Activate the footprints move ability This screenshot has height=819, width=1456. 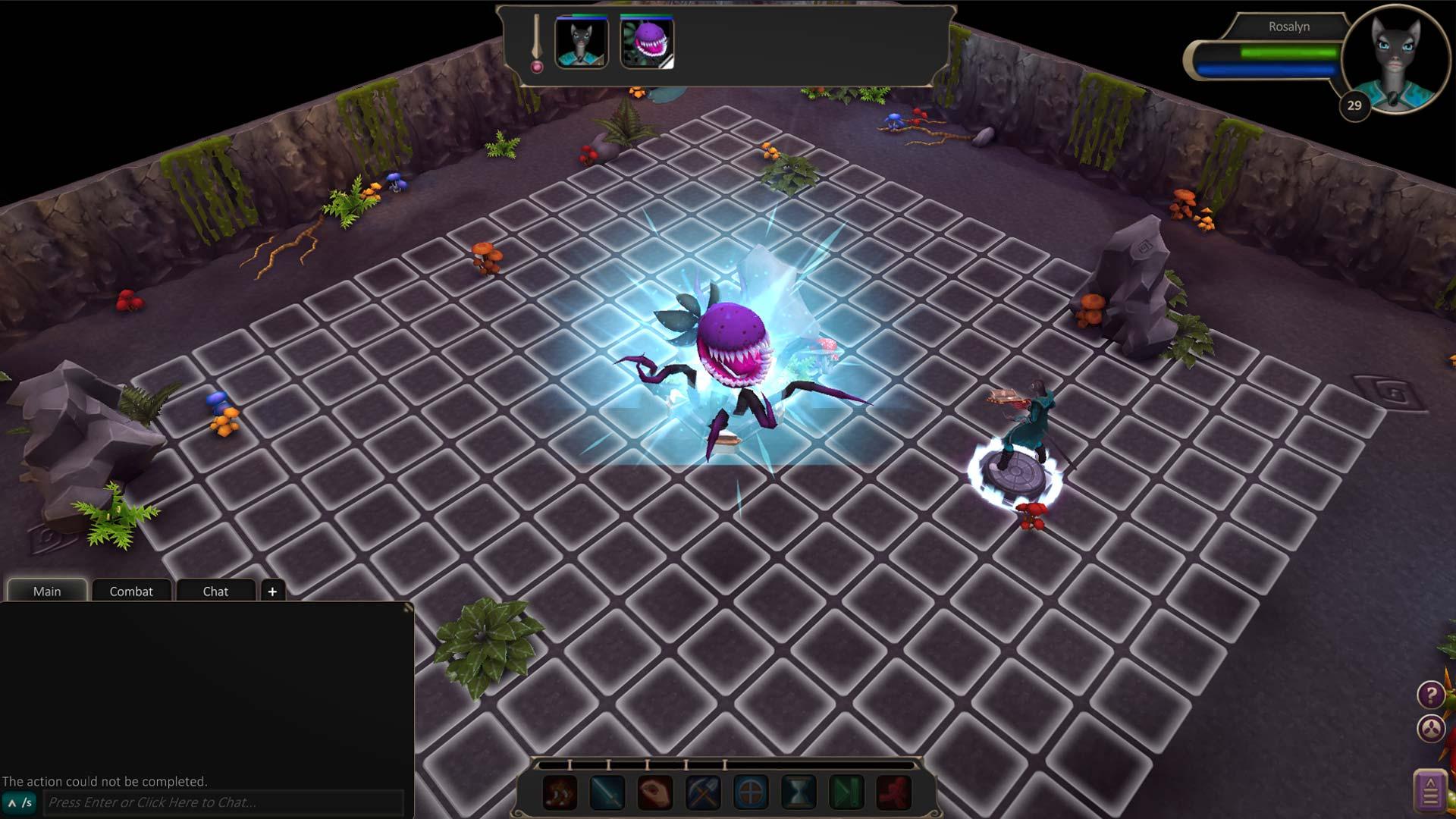(x=560, y=793)
